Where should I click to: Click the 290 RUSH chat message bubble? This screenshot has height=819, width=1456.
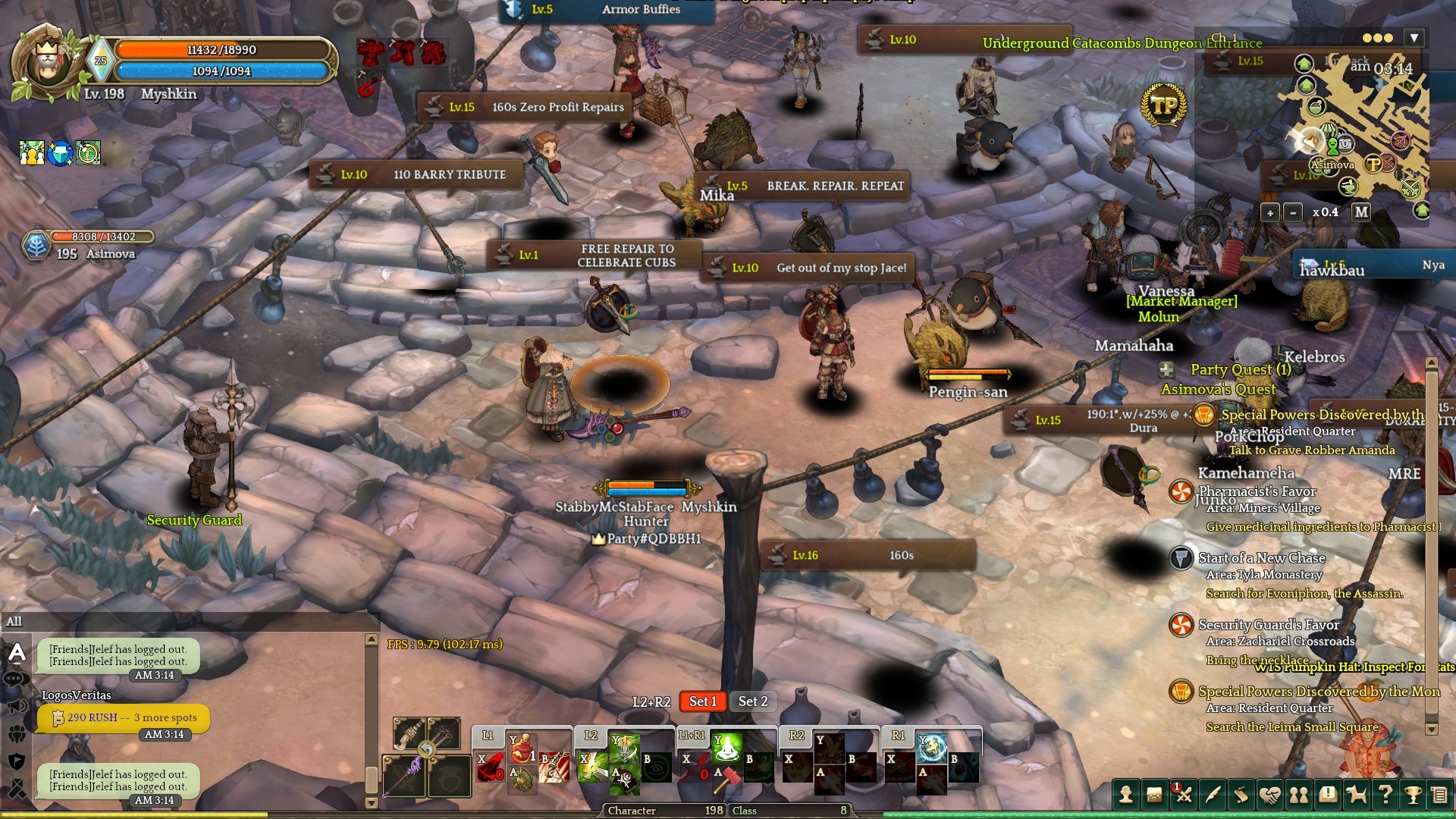(124, 717)
